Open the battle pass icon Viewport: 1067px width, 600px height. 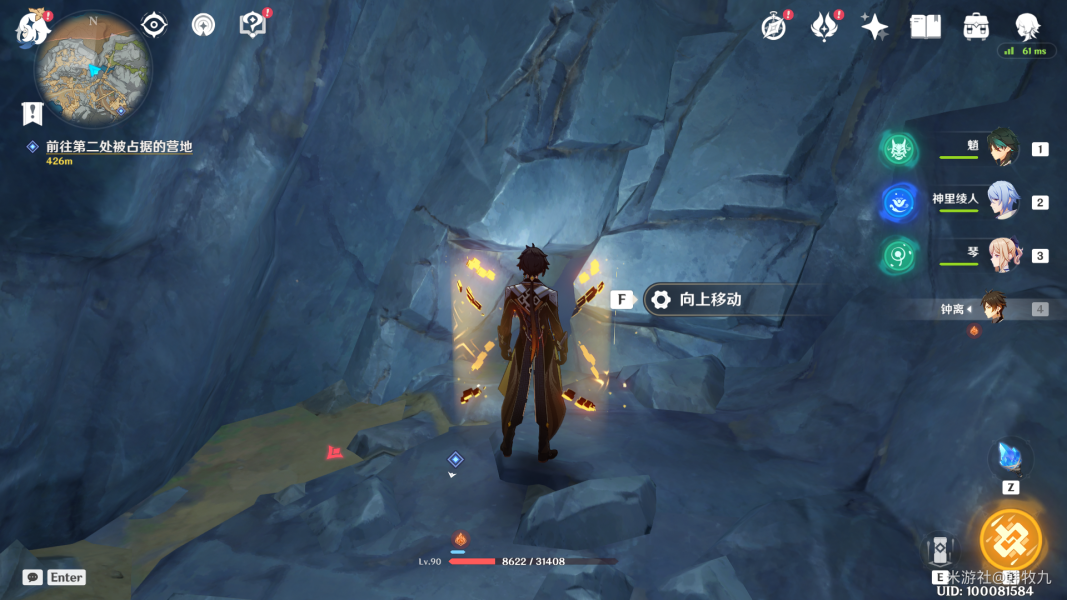(x=824, y=27)
